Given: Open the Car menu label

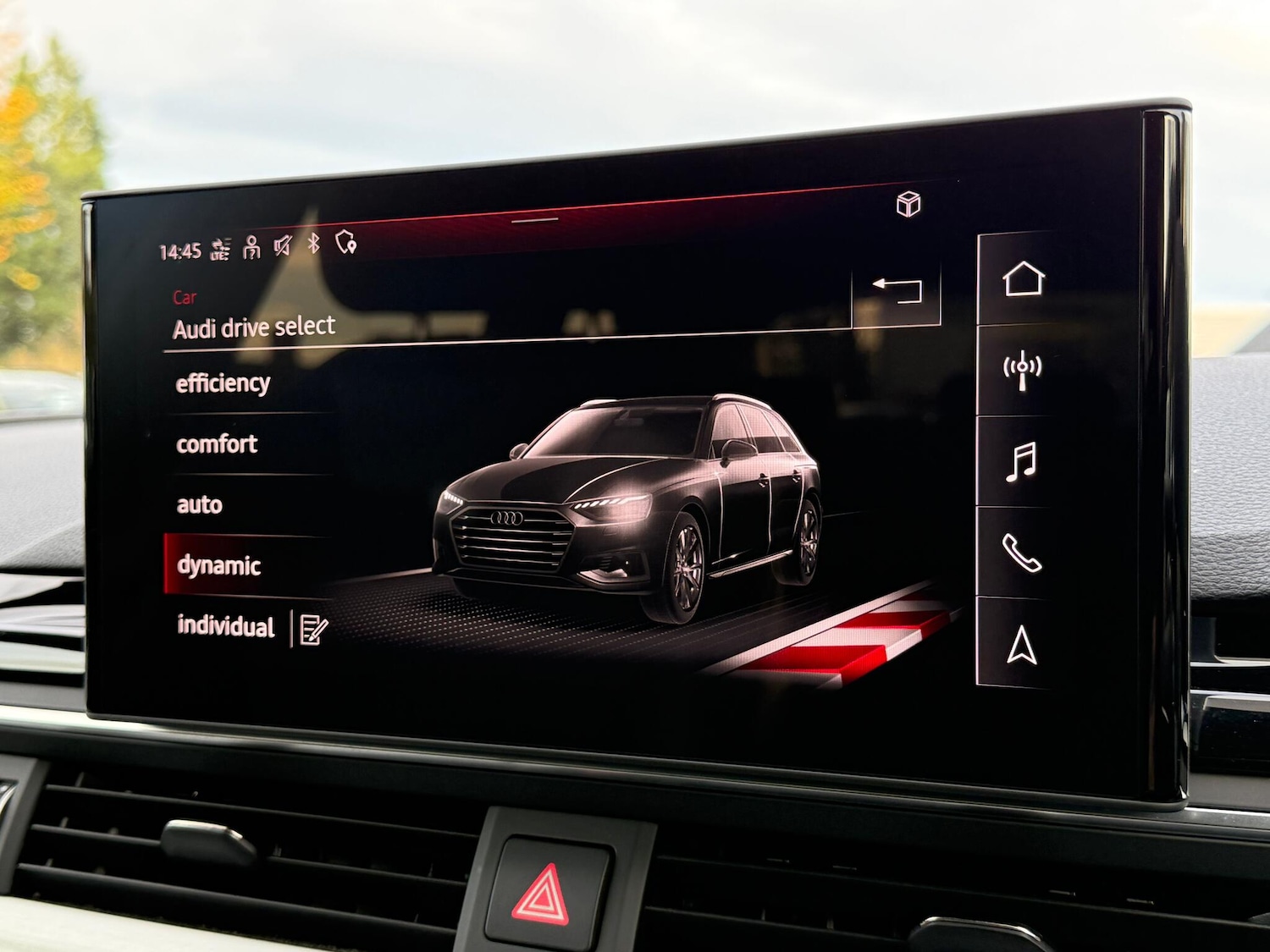Looking at the screenshot, I should click(185, 297).
